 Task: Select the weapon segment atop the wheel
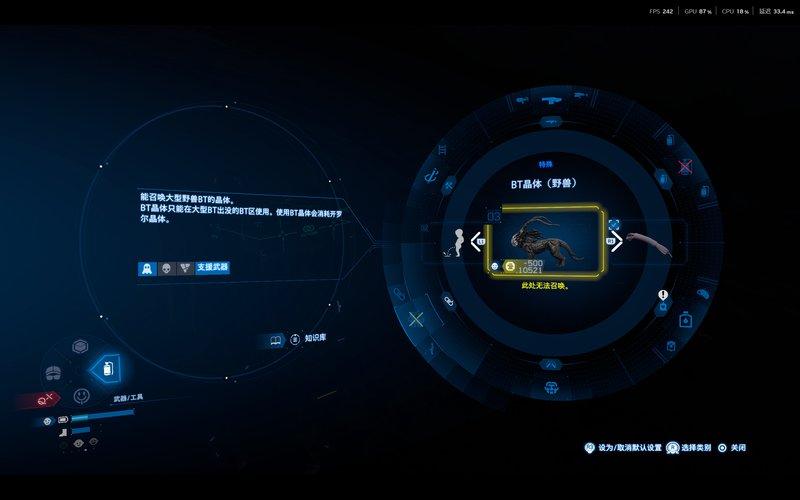tap(550, 100)
